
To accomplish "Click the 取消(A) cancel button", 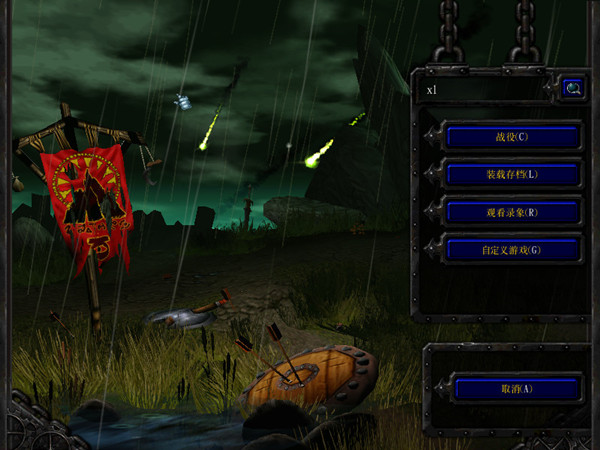I will (x=517, y=389).
